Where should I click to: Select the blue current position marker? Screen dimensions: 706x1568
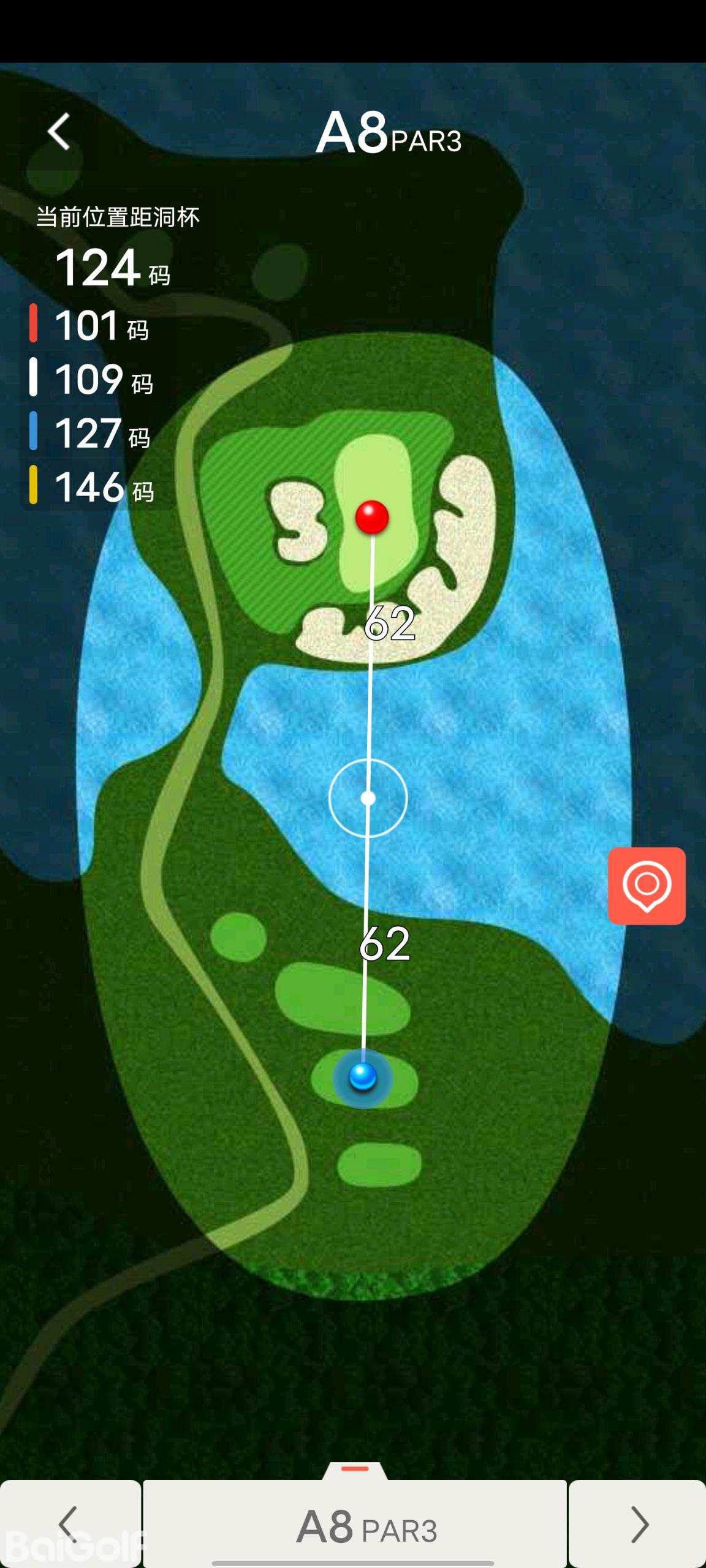363,1076
